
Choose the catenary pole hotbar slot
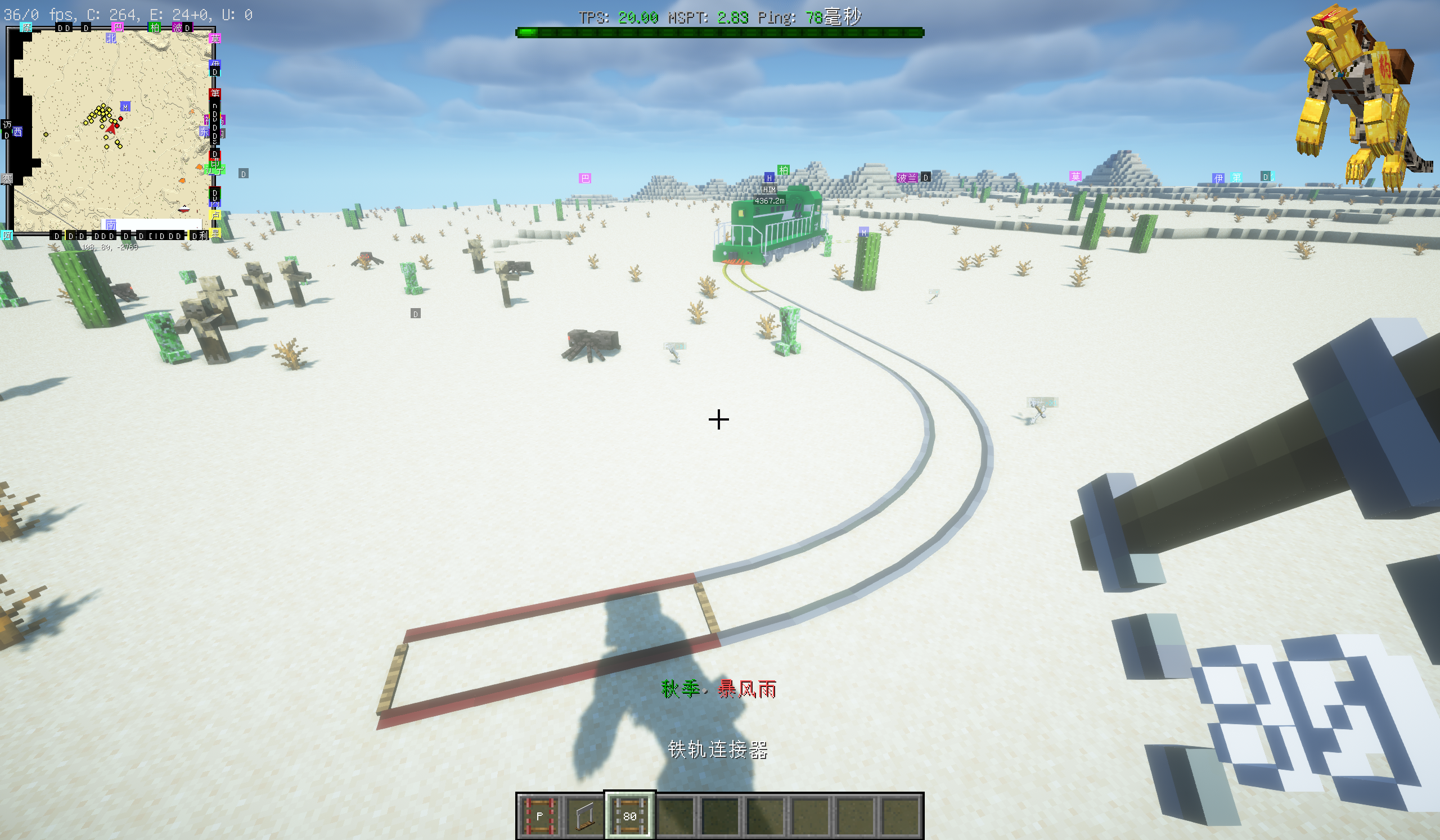point(584,816)
